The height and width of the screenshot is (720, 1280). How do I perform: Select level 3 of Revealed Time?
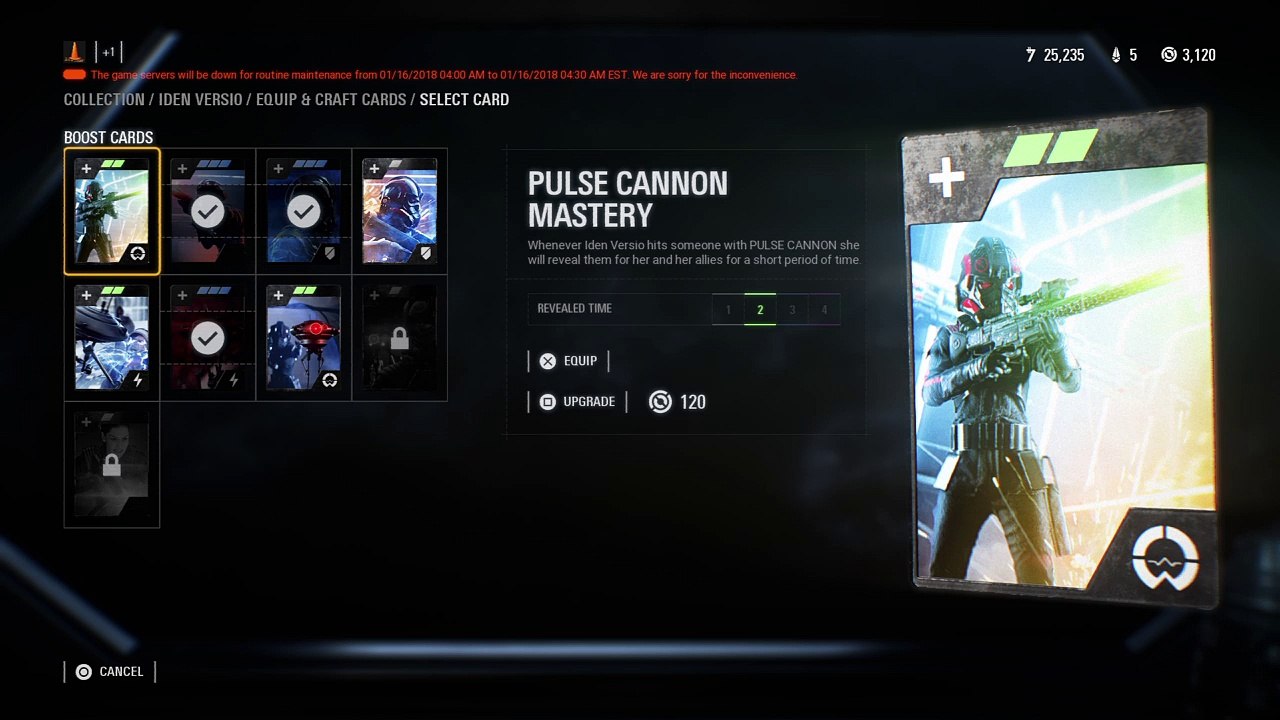tap(792, 310)
